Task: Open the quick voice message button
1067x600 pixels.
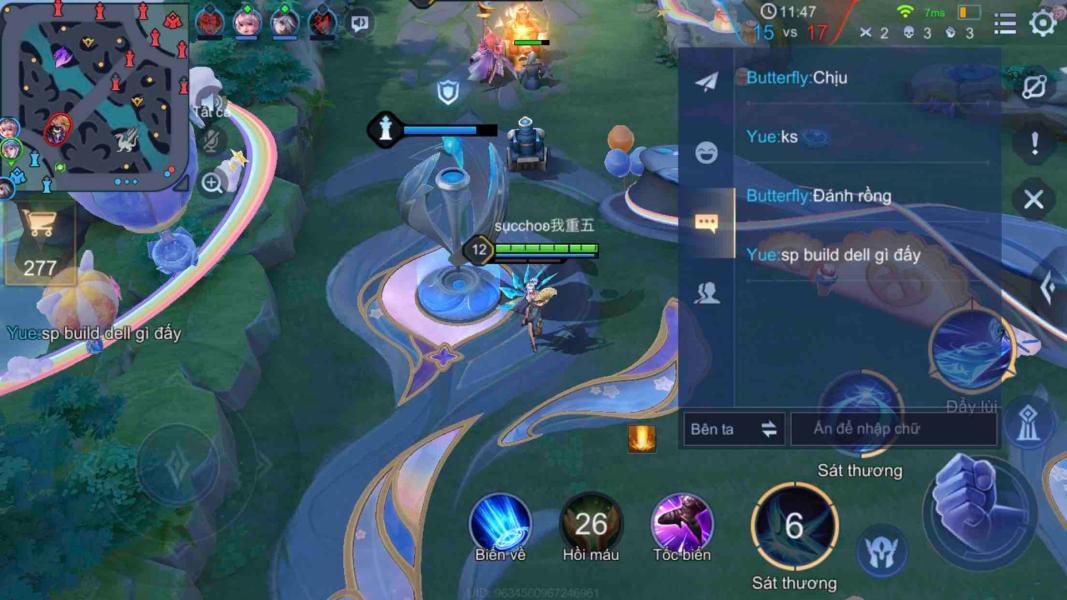Action: (360, 22)
